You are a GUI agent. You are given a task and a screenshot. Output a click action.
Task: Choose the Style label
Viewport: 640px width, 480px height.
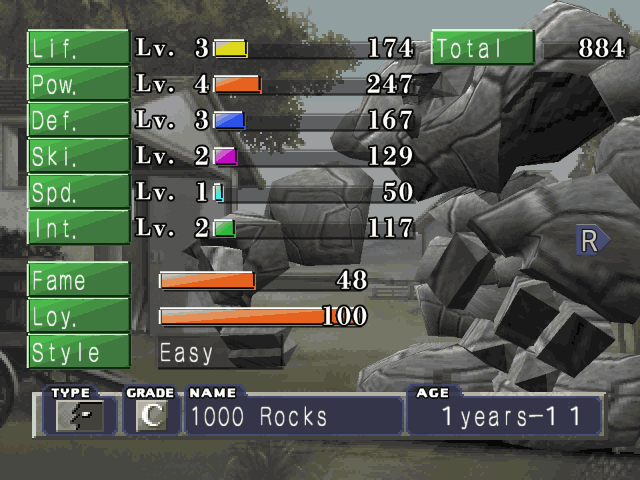coord(78,352)
